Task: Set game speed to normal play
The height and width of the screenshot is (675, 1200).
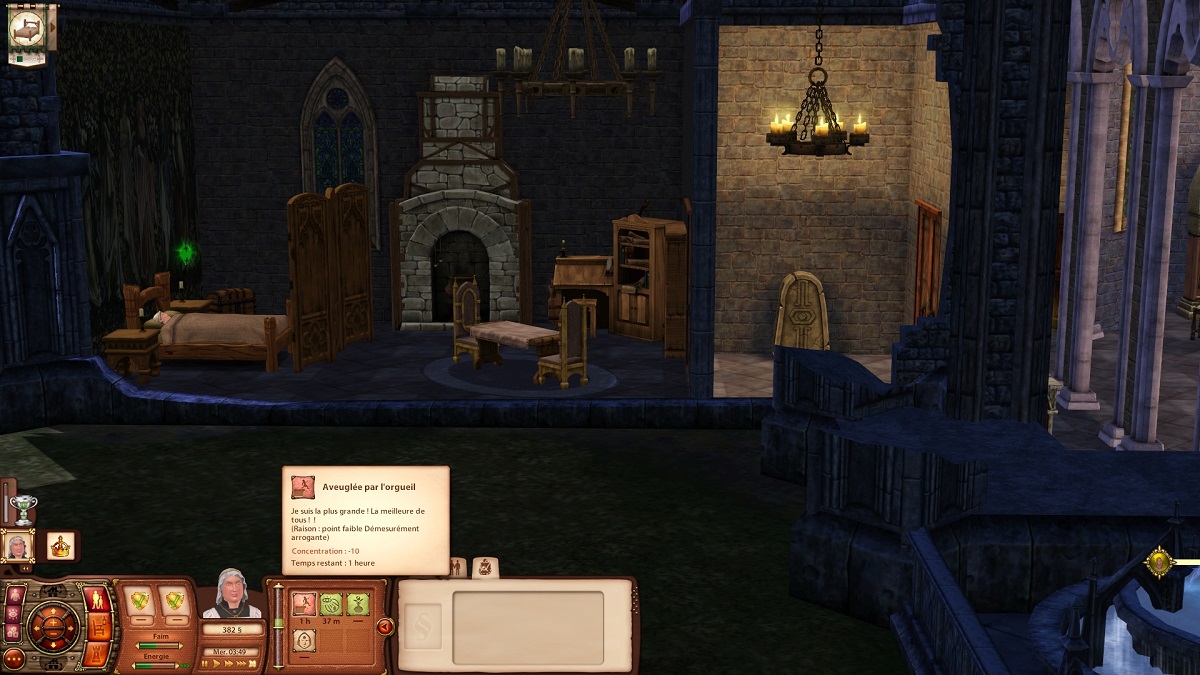Action: point(217,663)
